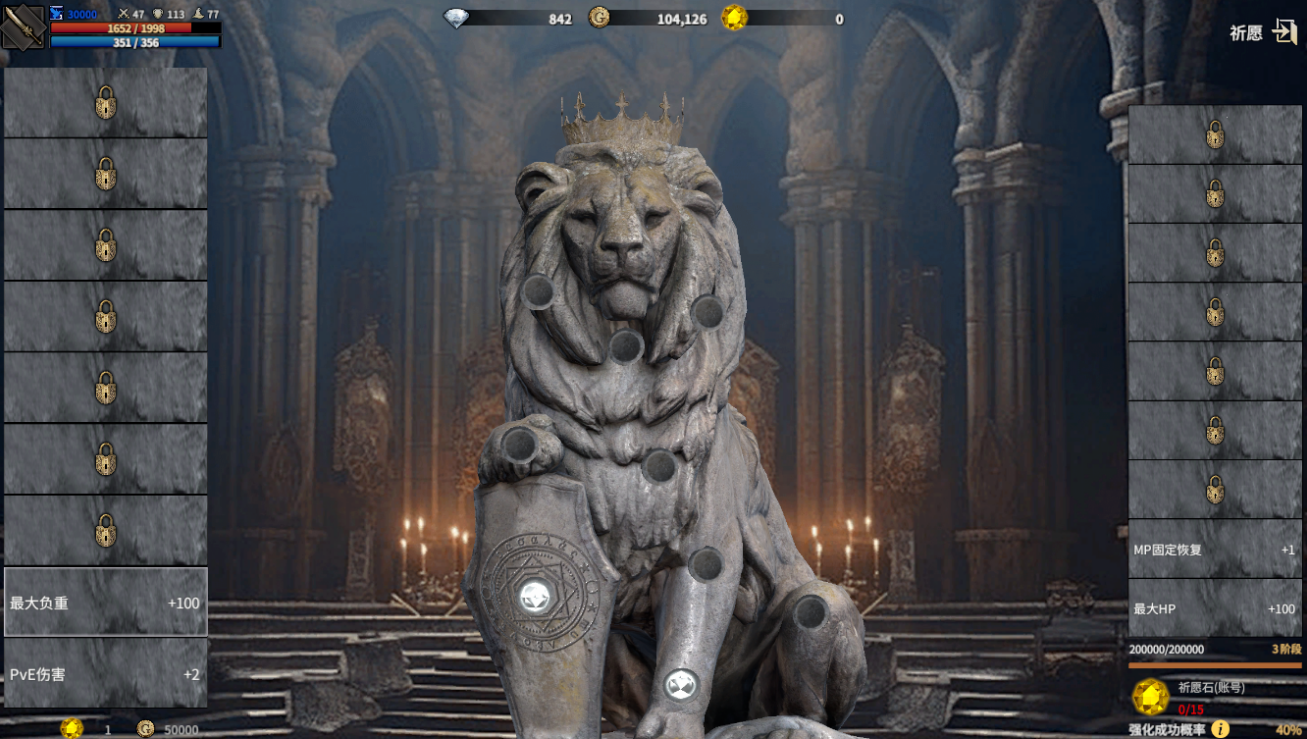The image size is (1307, 739).
Task: Show the 强化成功概率 info tooltip icon
Action: 1220,729
